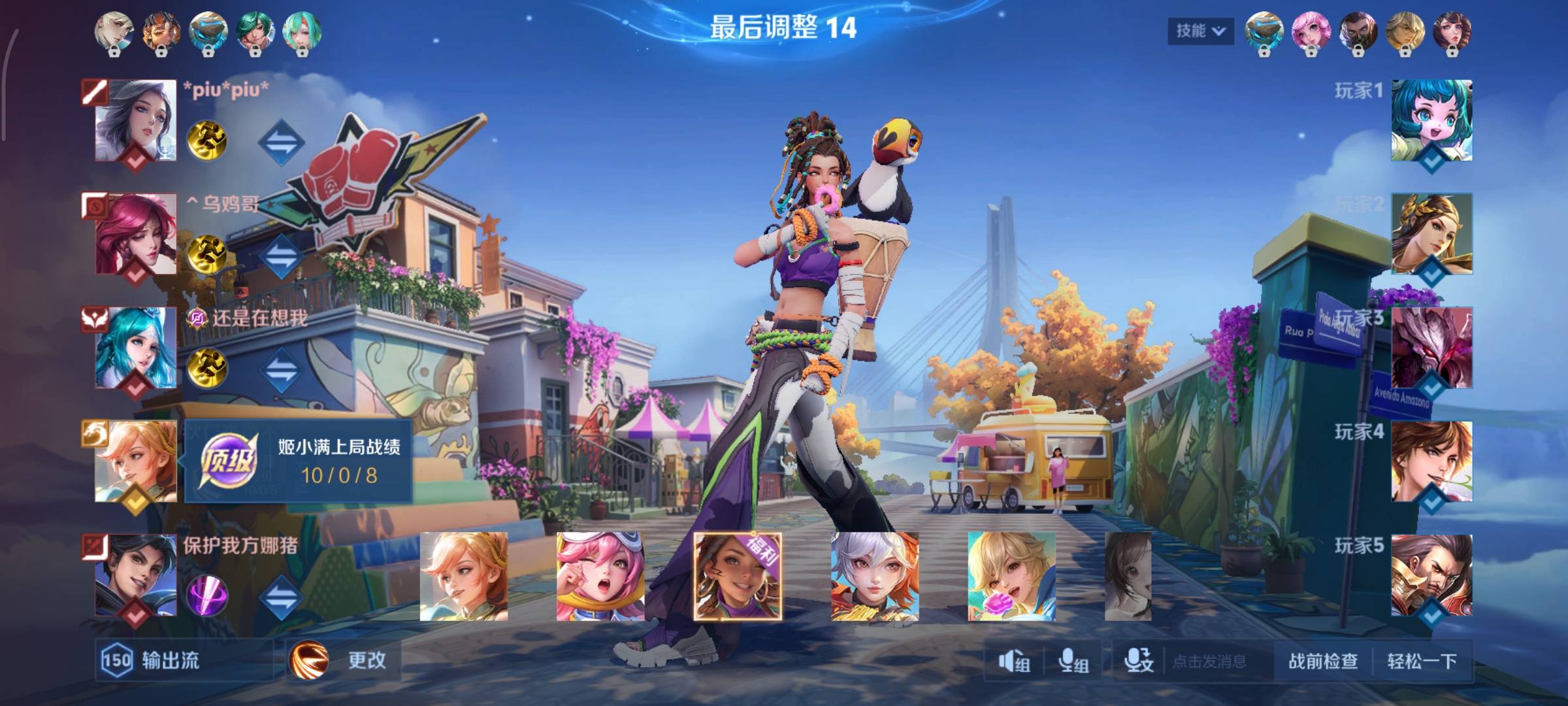Toggle the team microphone icon
This screenshot has height=706, width=1568.
coord(1073,662)
